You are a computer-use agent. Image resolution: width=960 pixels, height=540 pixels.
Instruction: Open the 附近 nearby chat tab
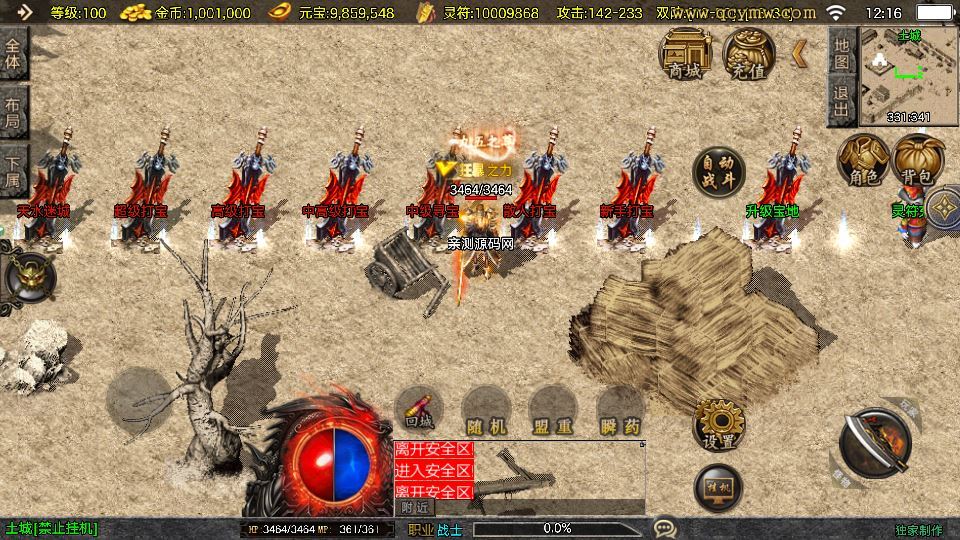point(413,508)
